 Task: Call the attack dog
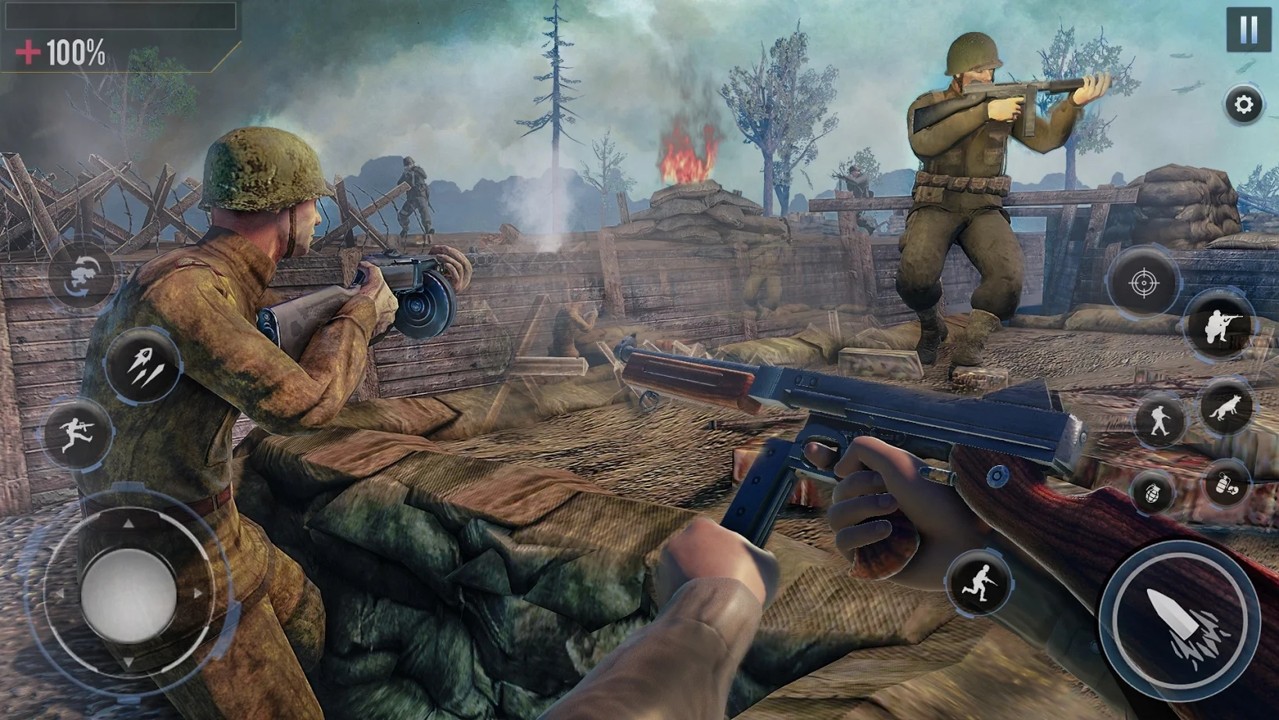pyautogui.click(x=1227, y=407)
